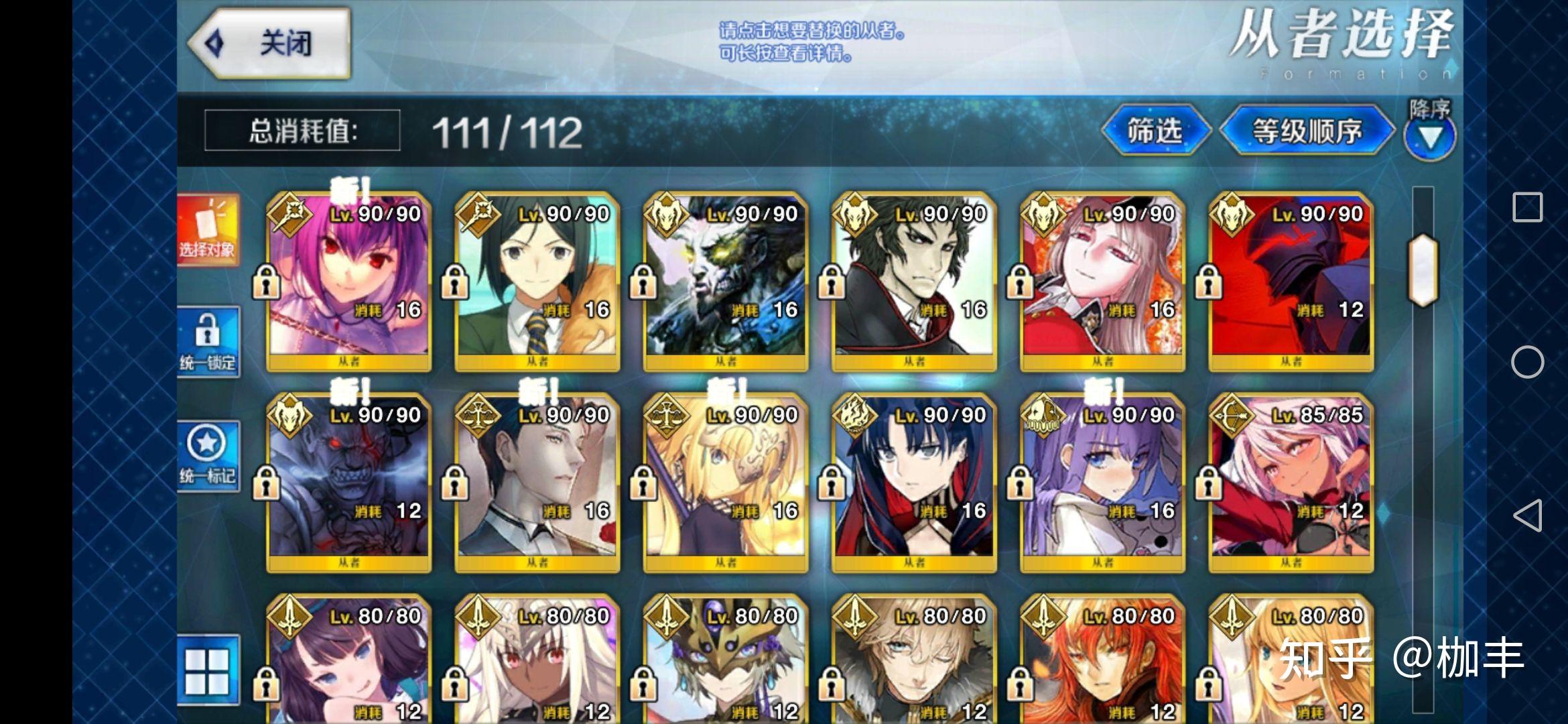The image size is (1568, 724).
Task: Open the 筛选 filter options
Action: (x=1155, y=131)
